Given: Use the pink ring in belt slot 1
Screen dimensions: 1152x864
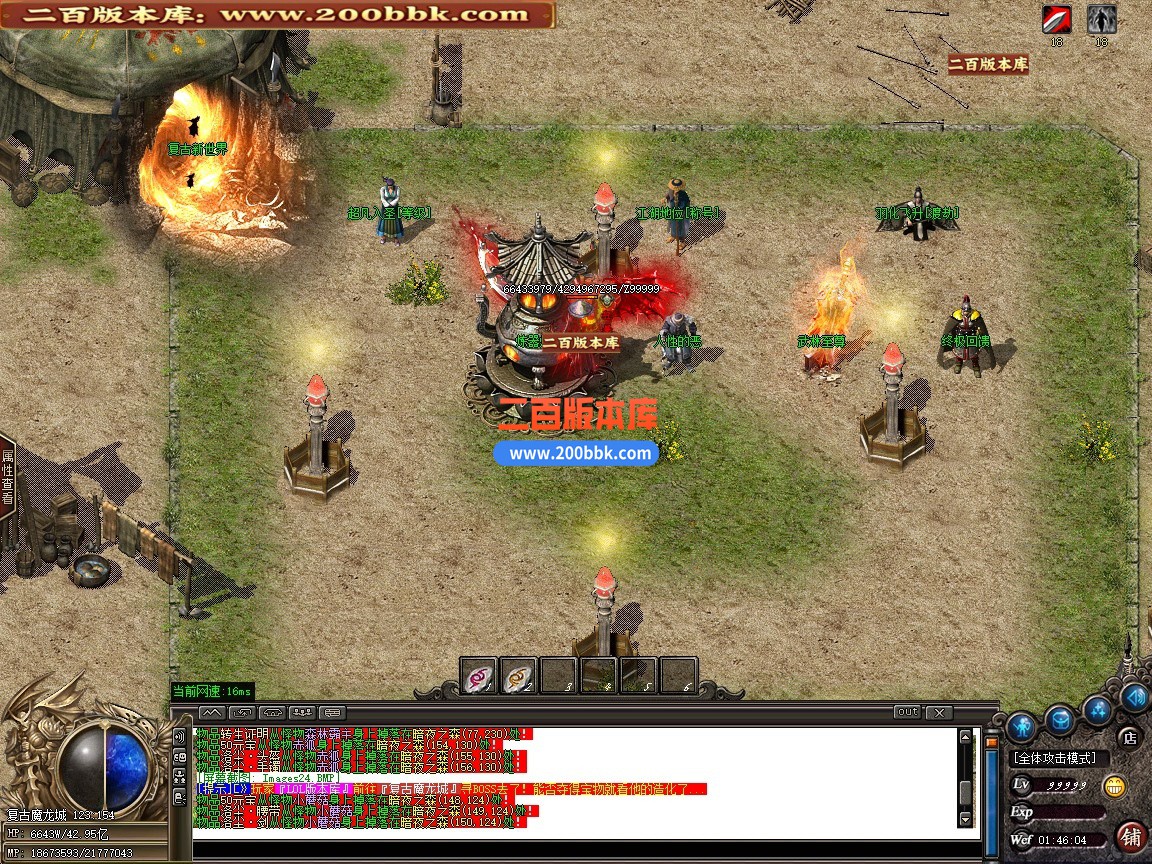Looking at the screenshot, I should (x=479, y=677).
